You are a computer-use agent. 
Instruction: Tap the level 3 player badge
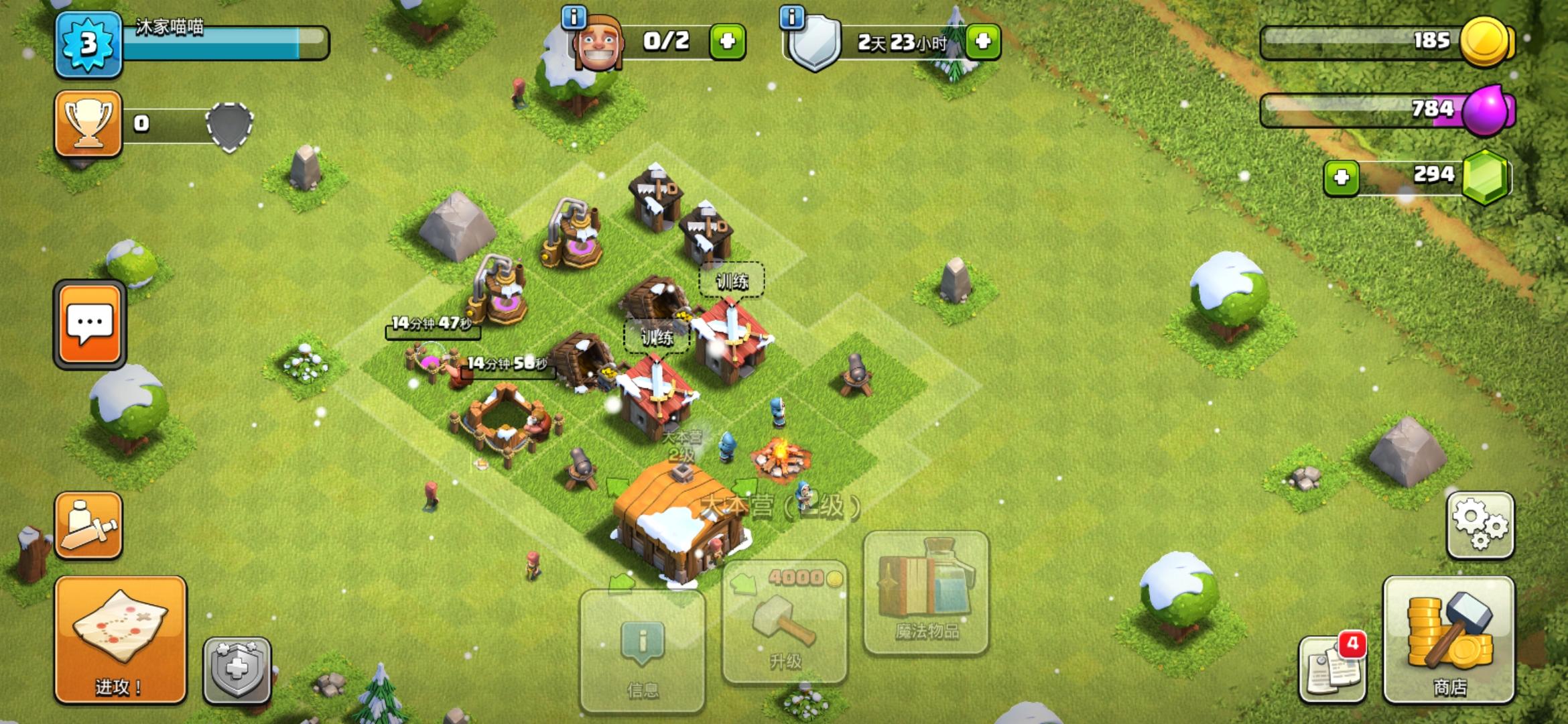(x=88, y=46)
